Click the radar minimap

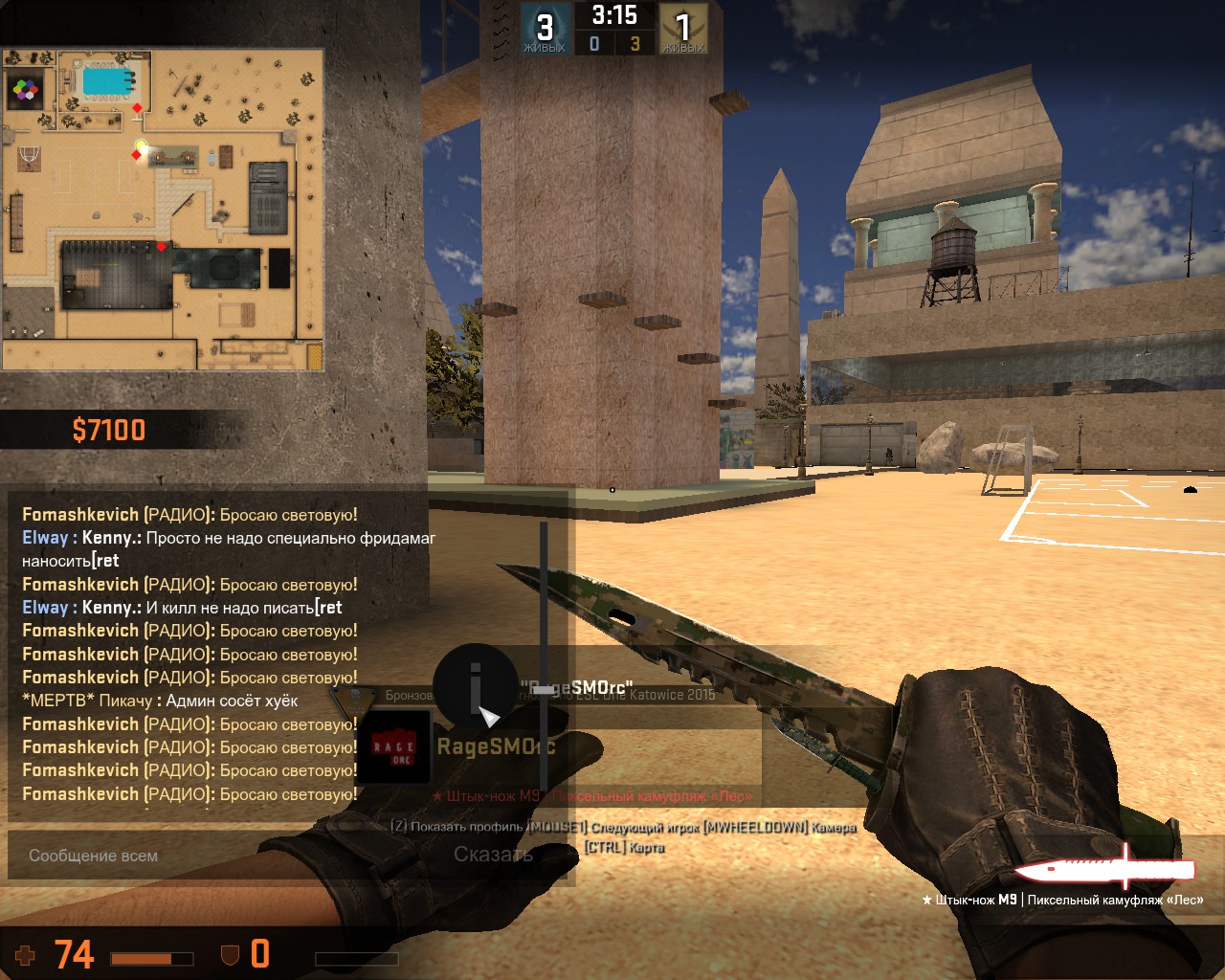[x=163, y=210]
